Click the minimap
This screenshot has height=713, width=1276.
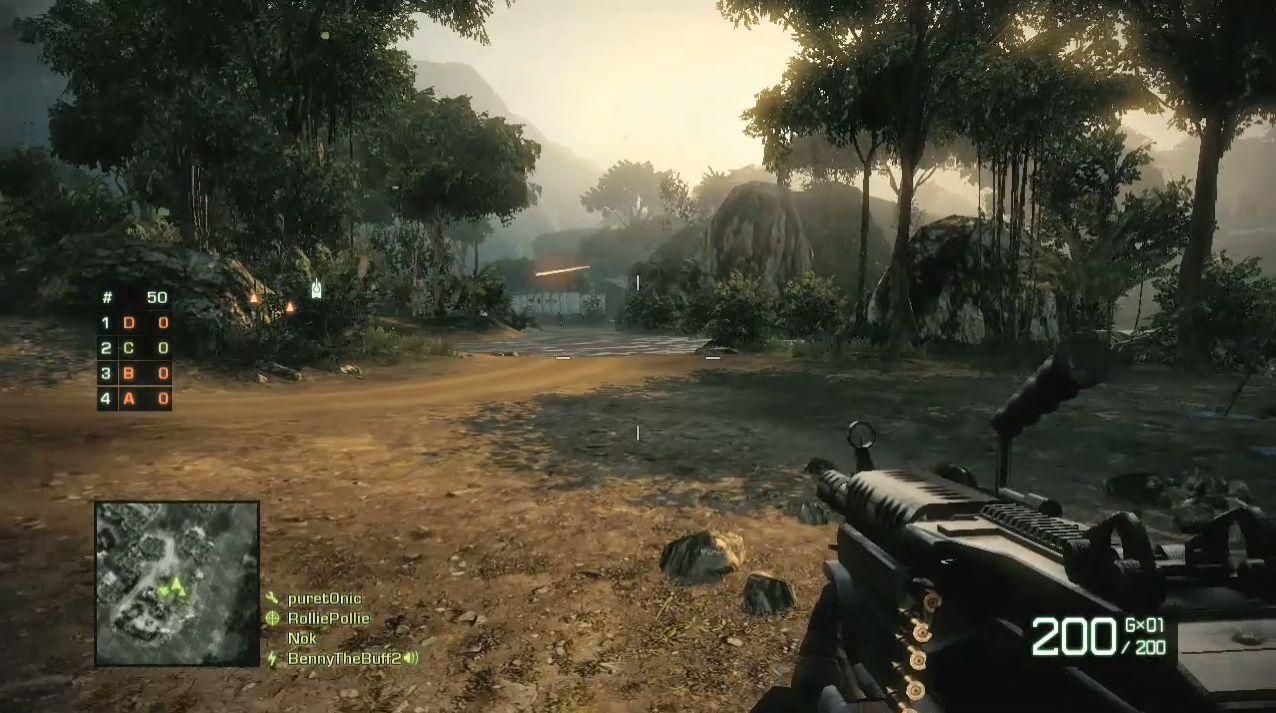pos(177,583)
